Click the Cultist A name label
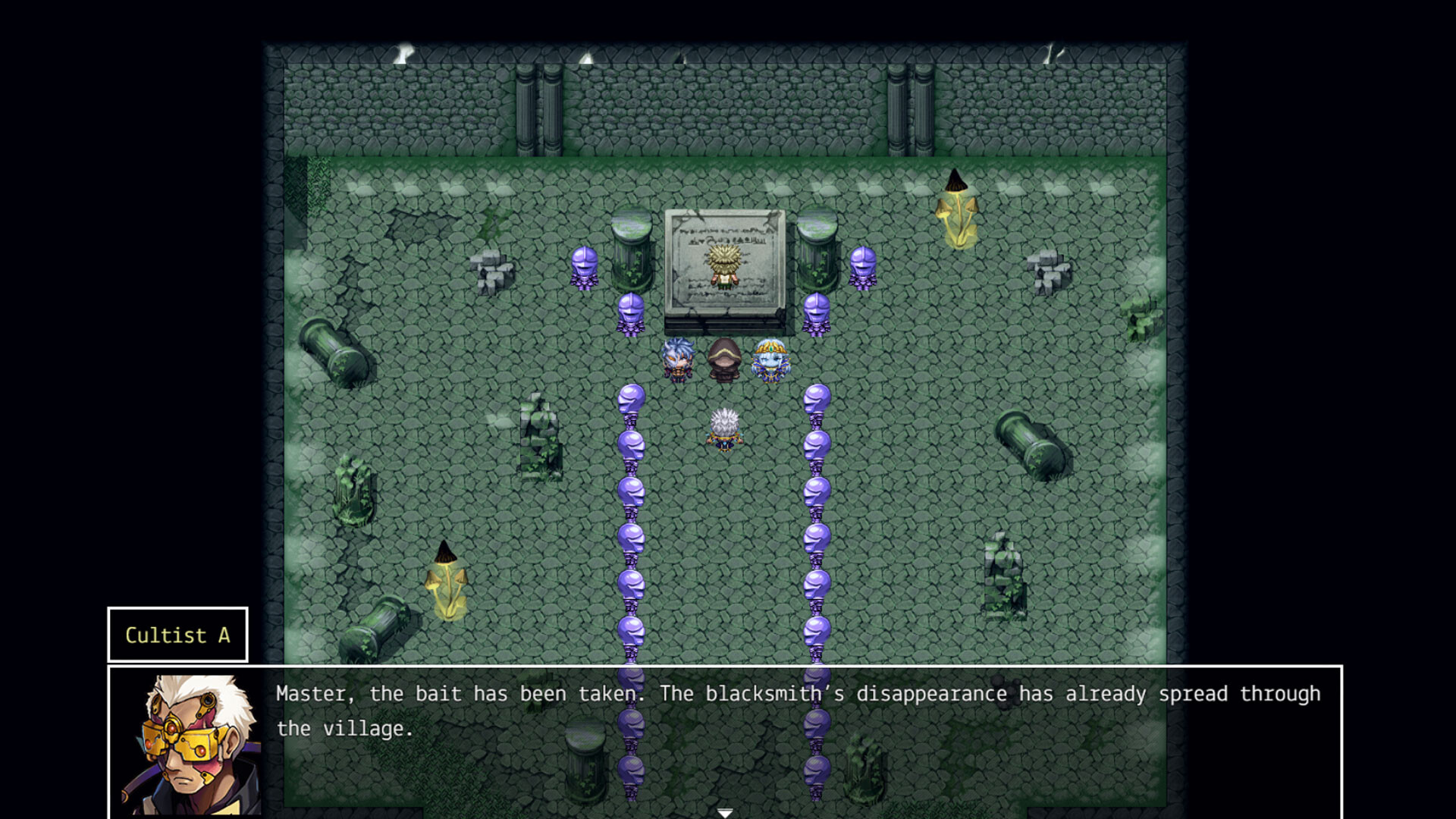This screenshot has width=1456, height=819. click(176, 635)
